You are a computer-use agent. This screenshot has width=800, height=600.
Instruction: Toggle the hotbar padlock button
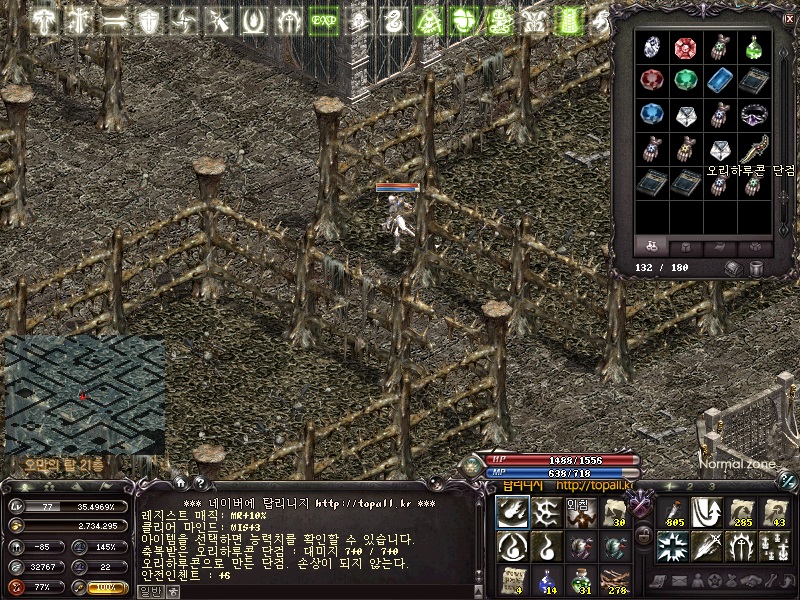coord(644,536)
